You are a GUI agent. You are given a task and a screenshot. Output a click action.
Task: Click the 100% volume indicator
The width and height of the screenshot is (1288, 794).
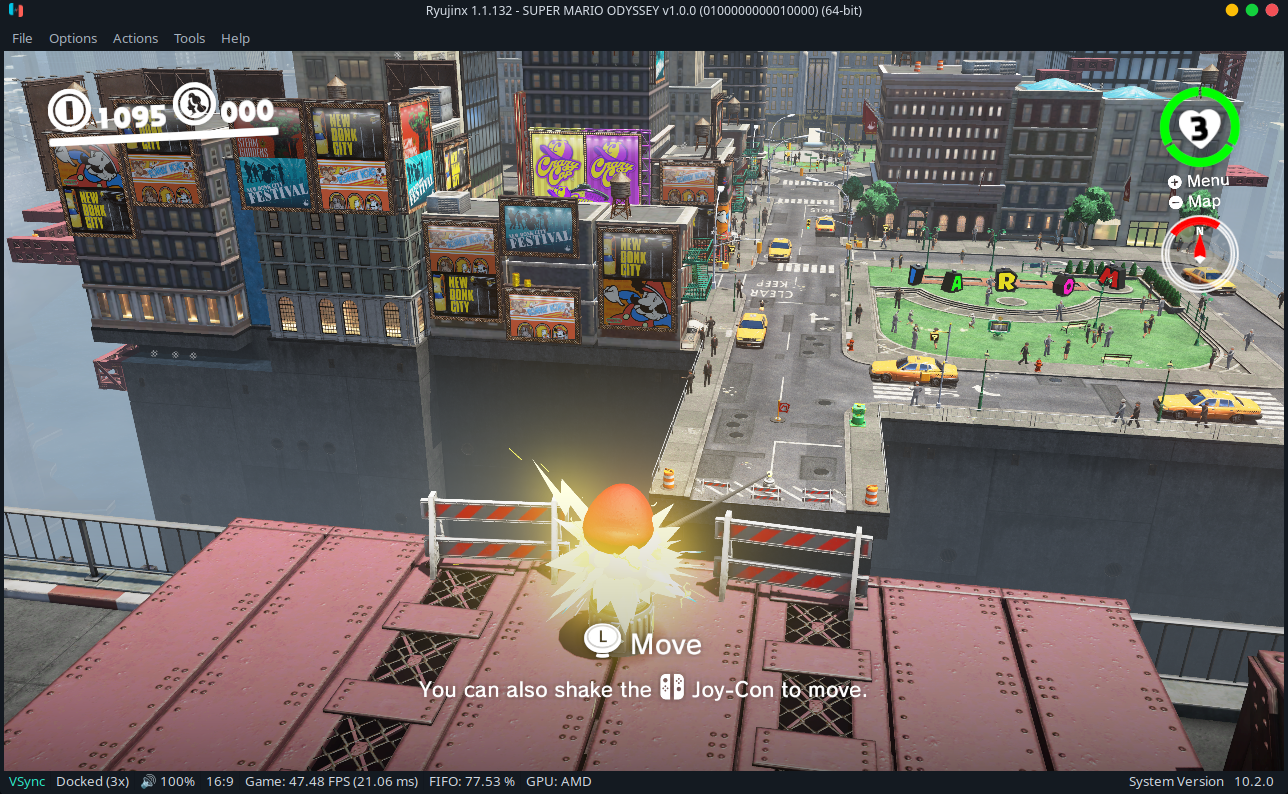(168, 781)
